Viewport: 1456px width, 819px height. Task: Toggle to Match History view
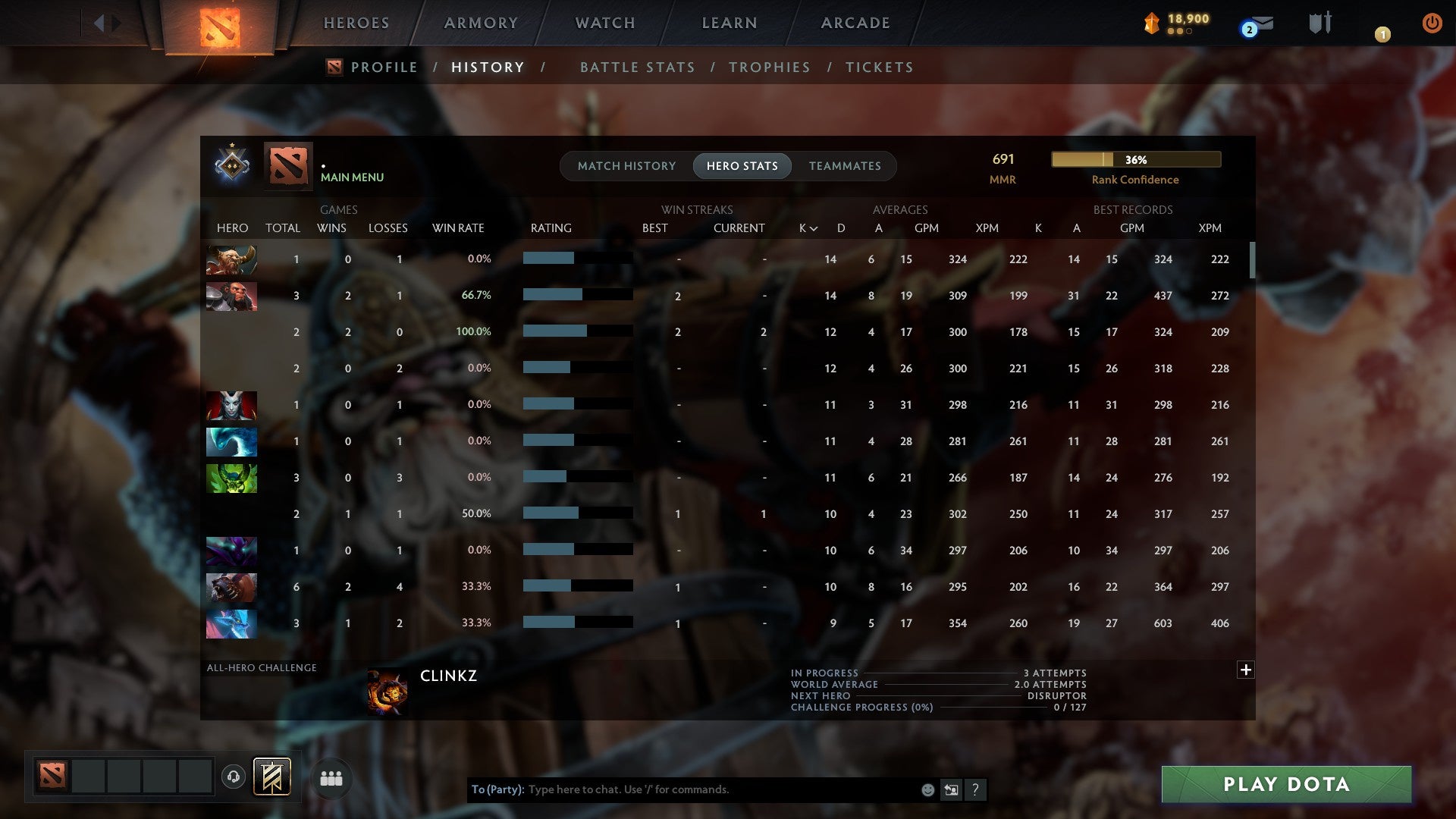[626, 166]
